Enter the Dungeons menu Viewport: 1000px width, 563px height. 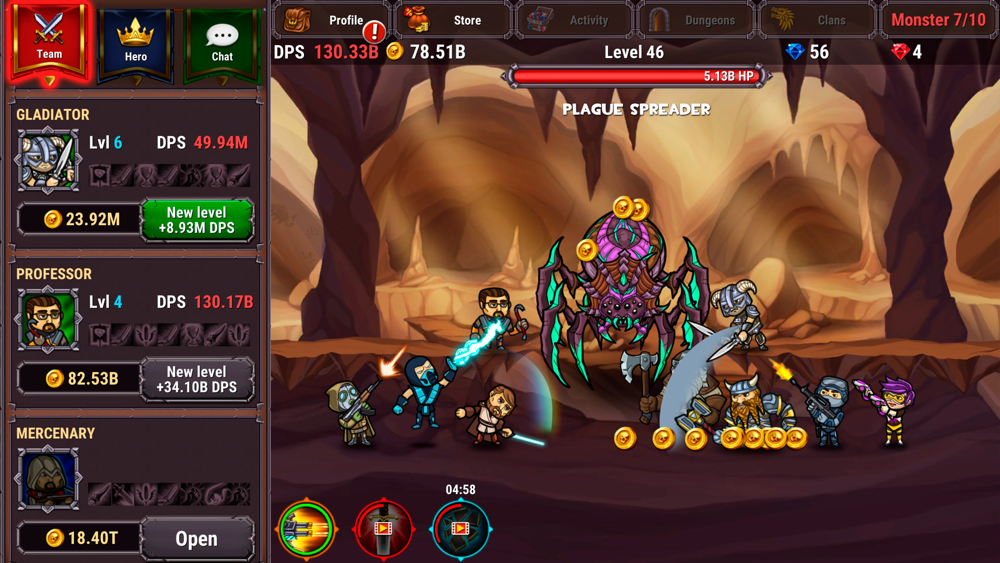click(696, 19)
